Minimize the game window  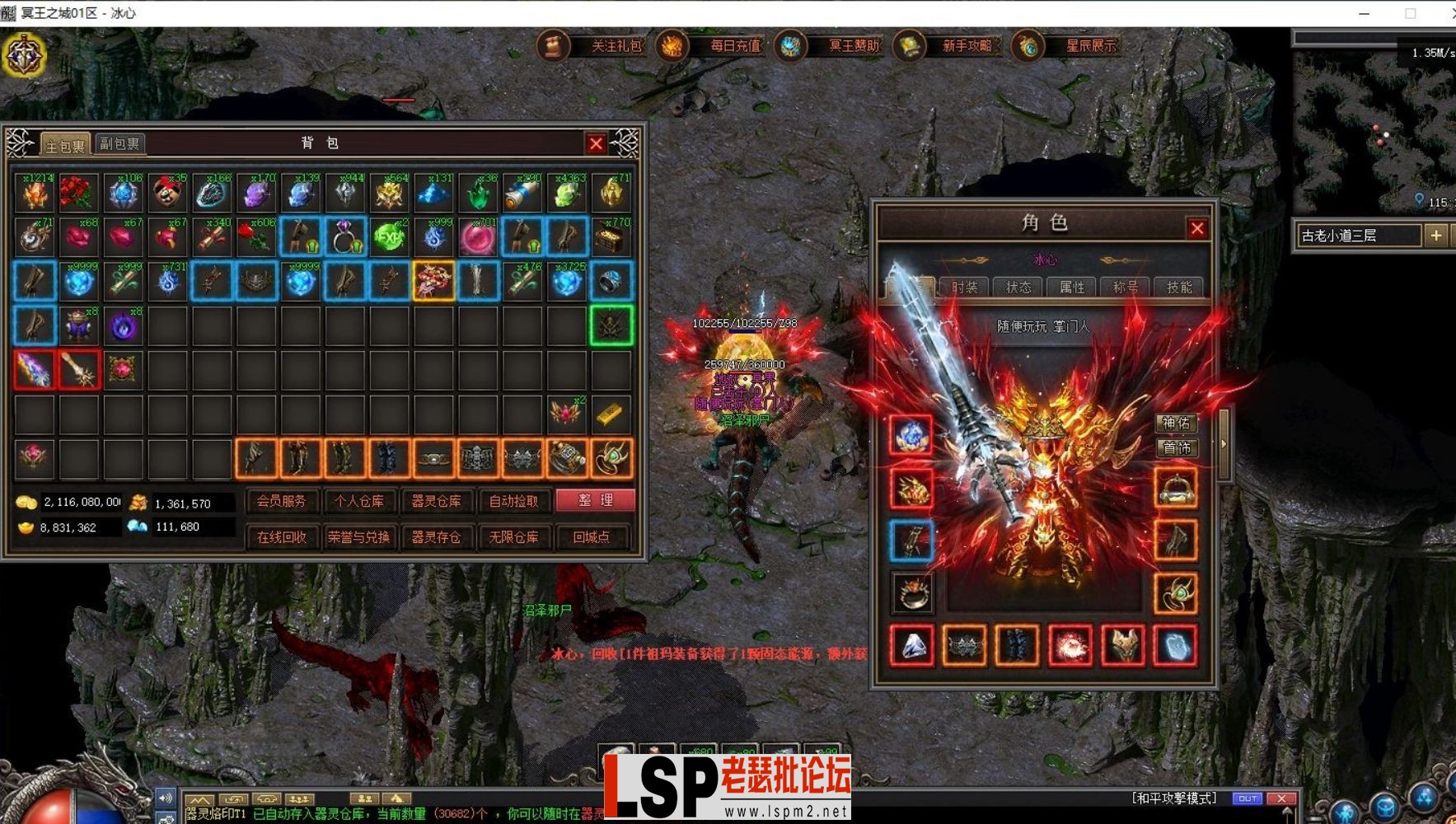tap(1364, 13)
